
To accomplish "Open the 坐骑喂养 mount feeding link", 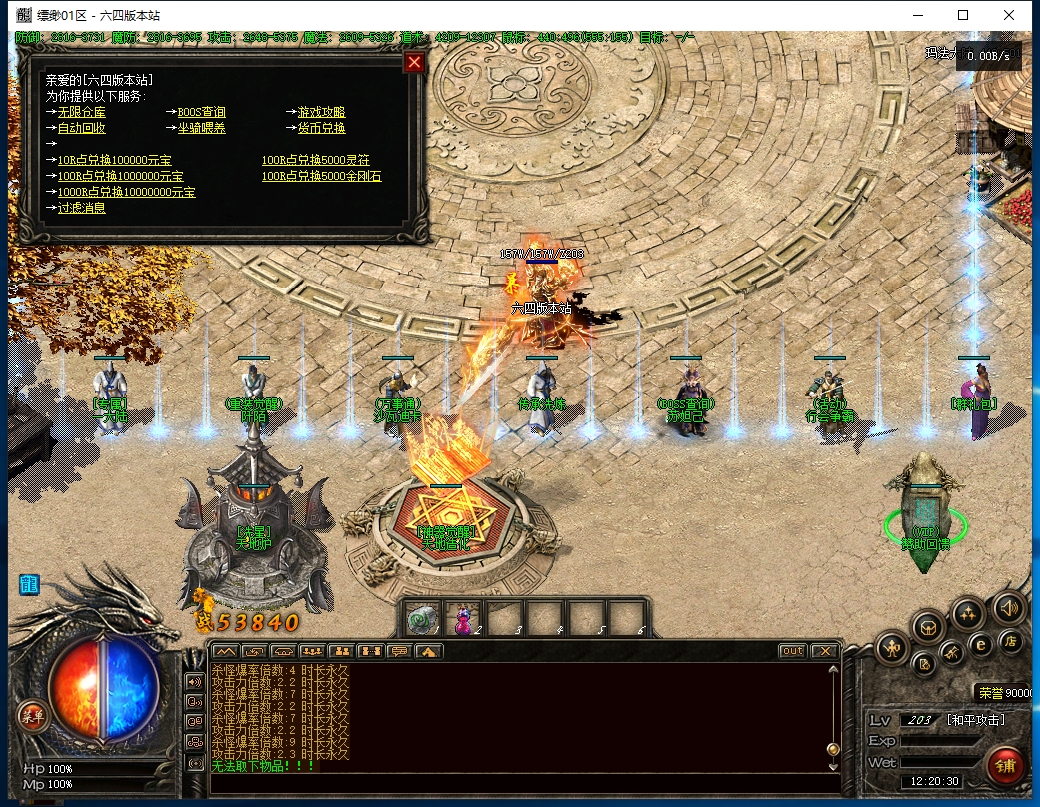I will tap(201, 128).
